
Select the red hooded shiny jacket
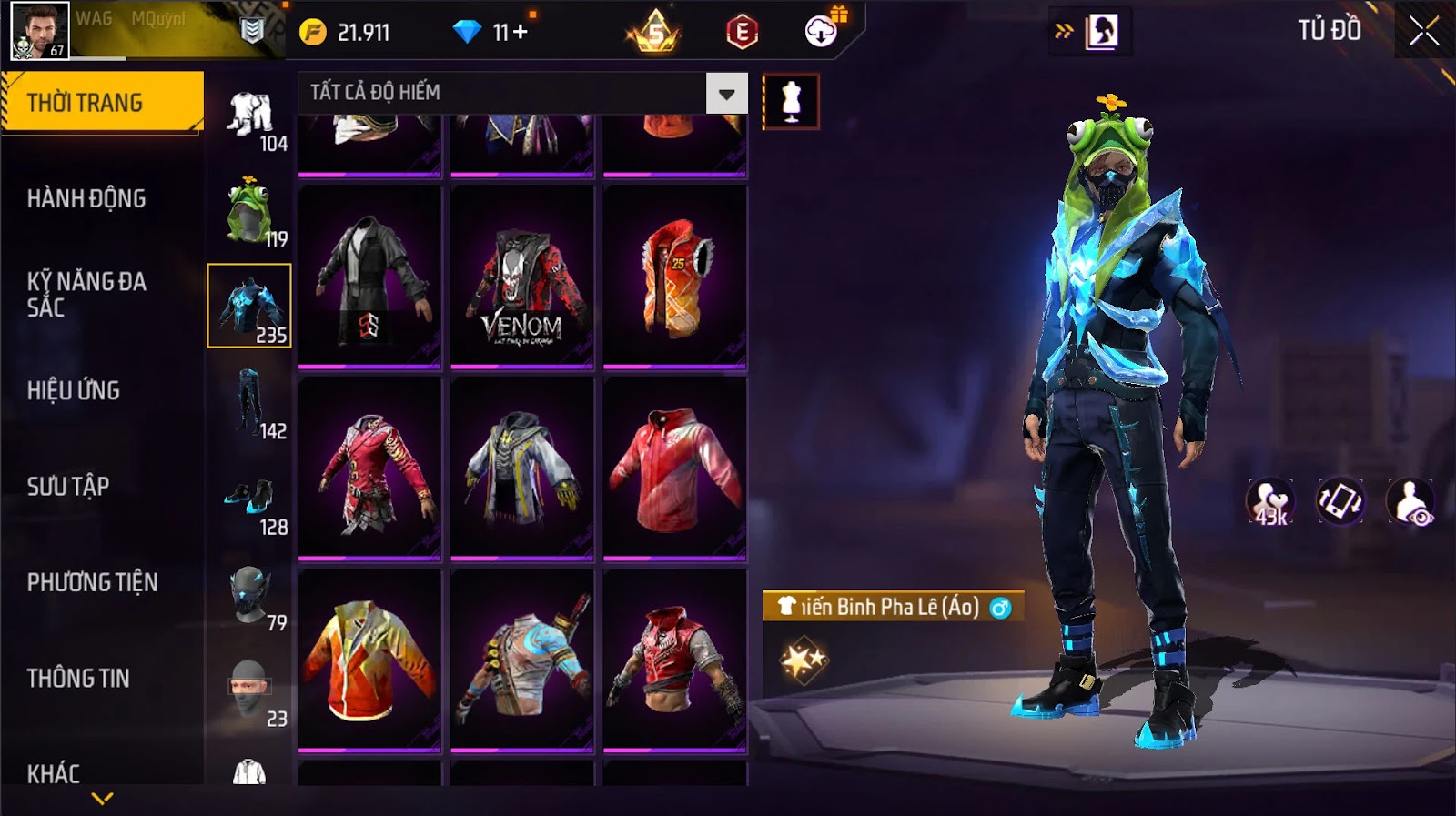[x=675, y=469]
